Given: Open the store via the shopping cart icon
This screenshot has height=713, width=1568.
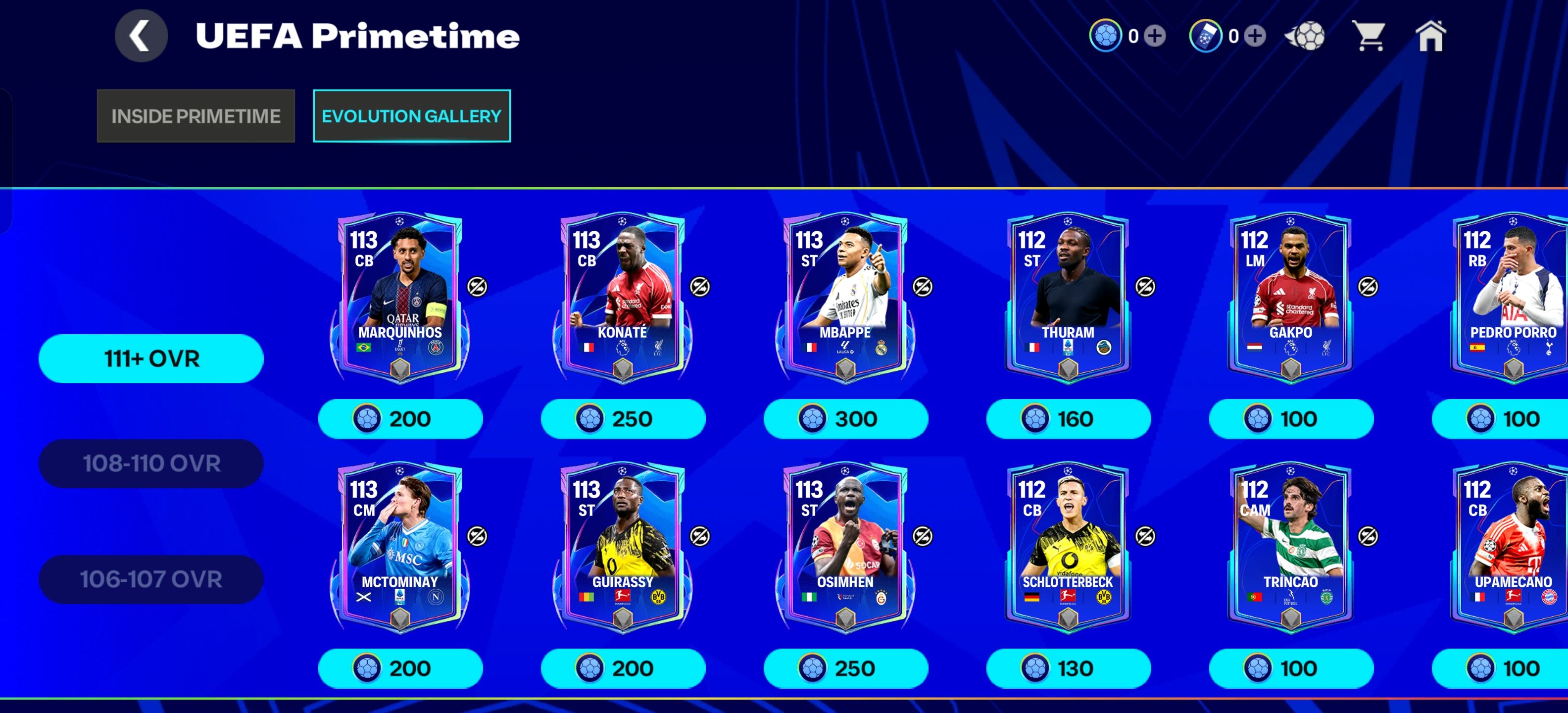Looking at the screenshot, I should [1370, 37].
